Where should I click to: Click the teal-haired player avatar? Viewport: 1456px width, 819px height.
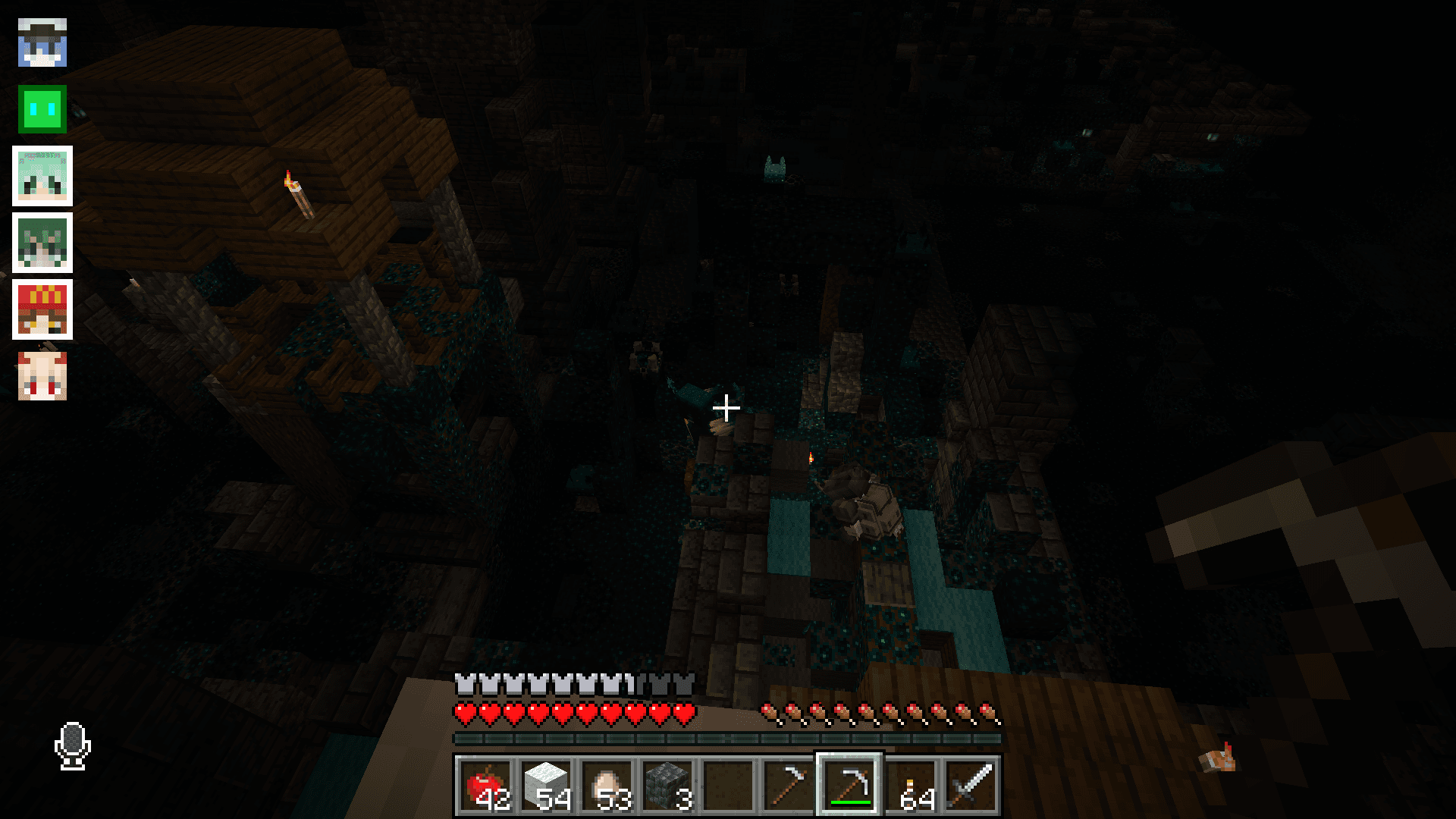tap(42, 177)
